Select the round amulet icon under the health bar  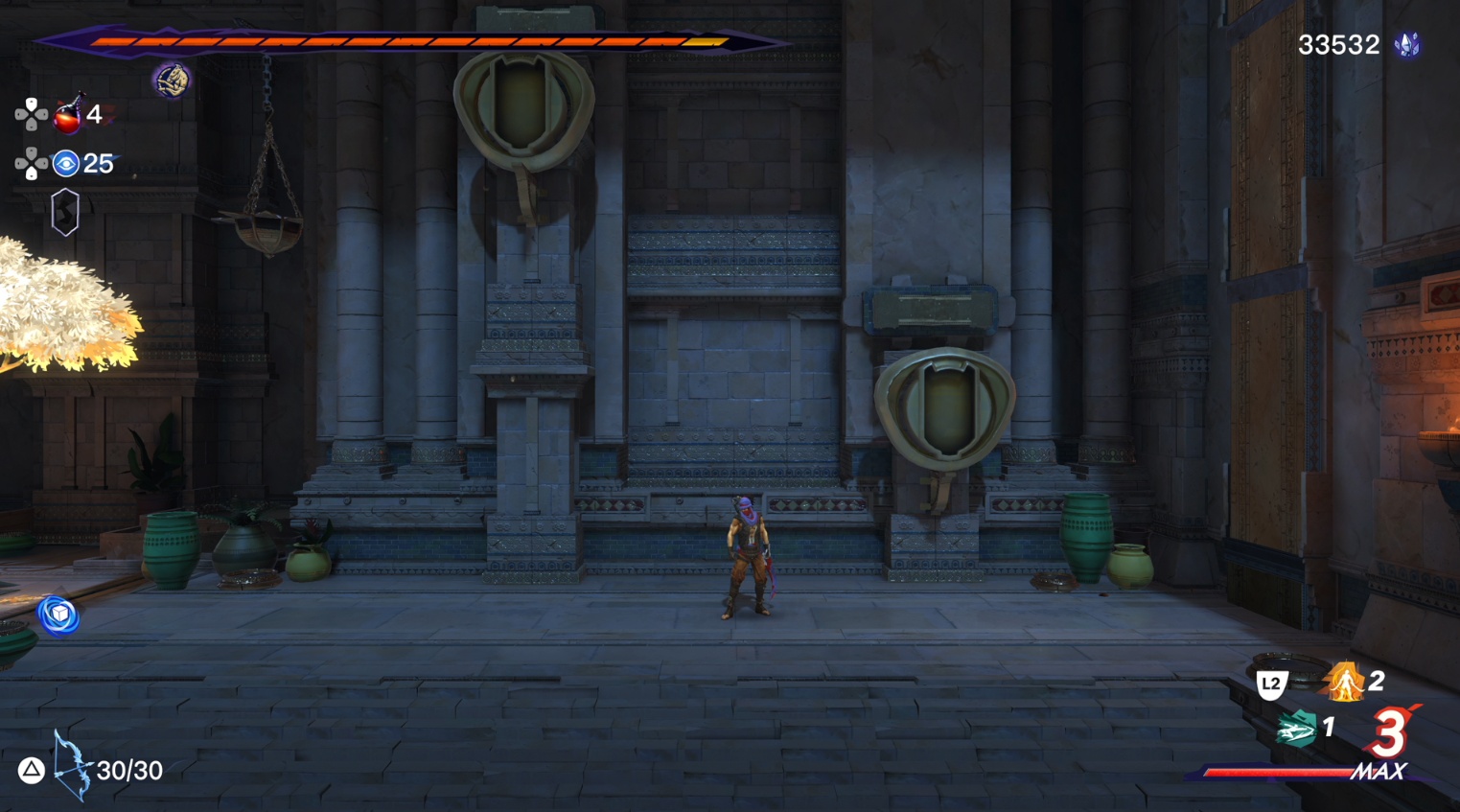(172, 81)
